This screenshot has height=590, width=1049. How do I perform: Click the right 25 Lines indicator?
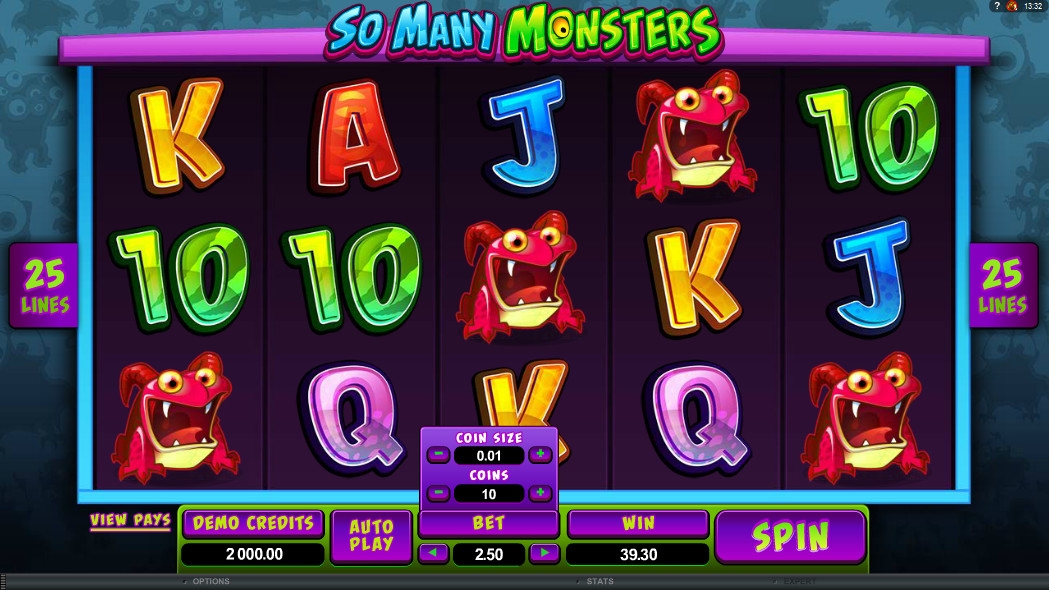pos(1003,285)
